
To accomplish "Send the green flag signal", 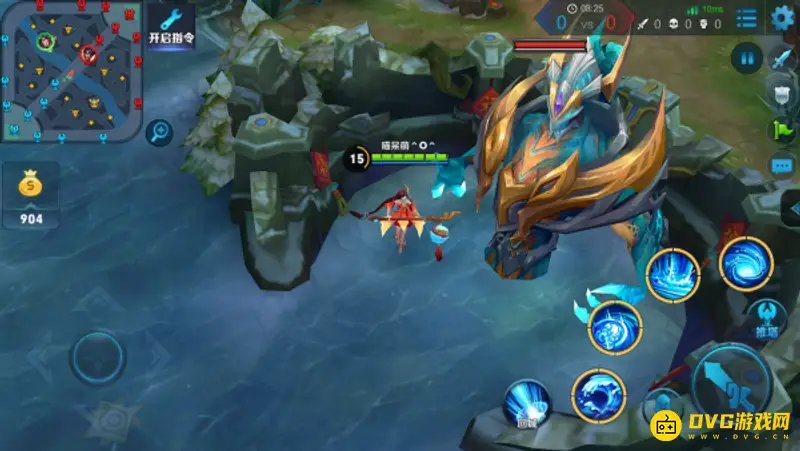I will point(781,130).
